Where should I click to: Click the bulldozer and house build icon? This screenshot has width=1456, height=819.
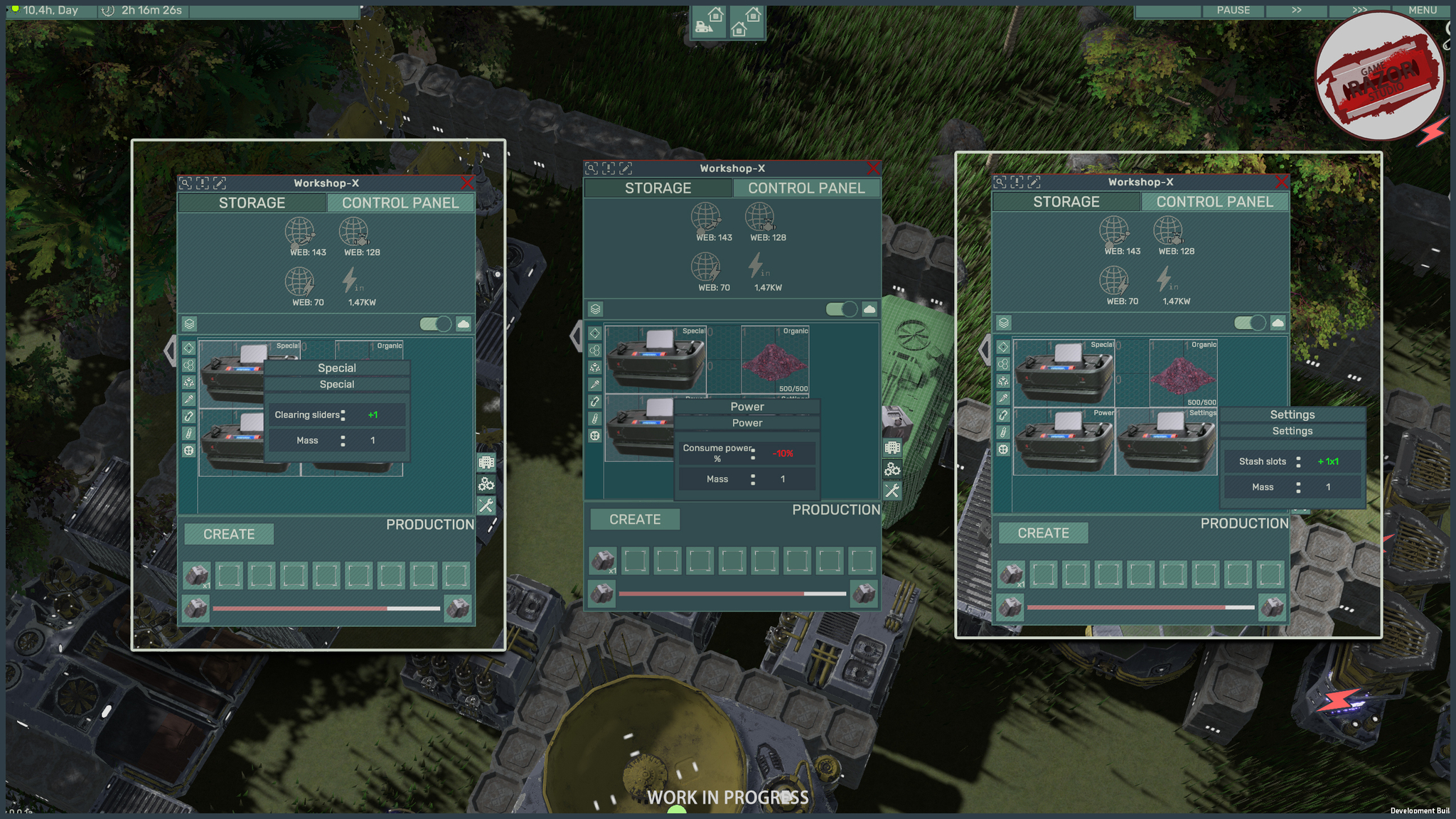tap(709, 23)
